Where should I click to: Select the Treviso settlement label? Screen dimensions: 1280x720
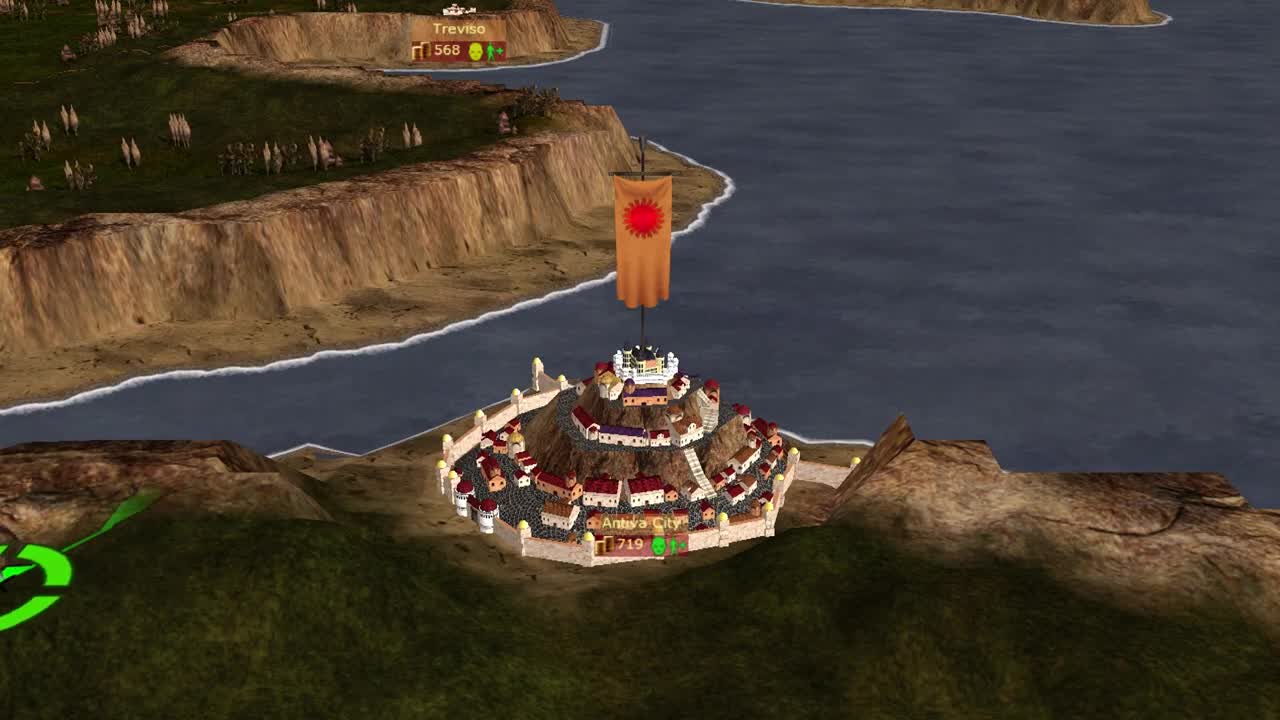(459, 30)
